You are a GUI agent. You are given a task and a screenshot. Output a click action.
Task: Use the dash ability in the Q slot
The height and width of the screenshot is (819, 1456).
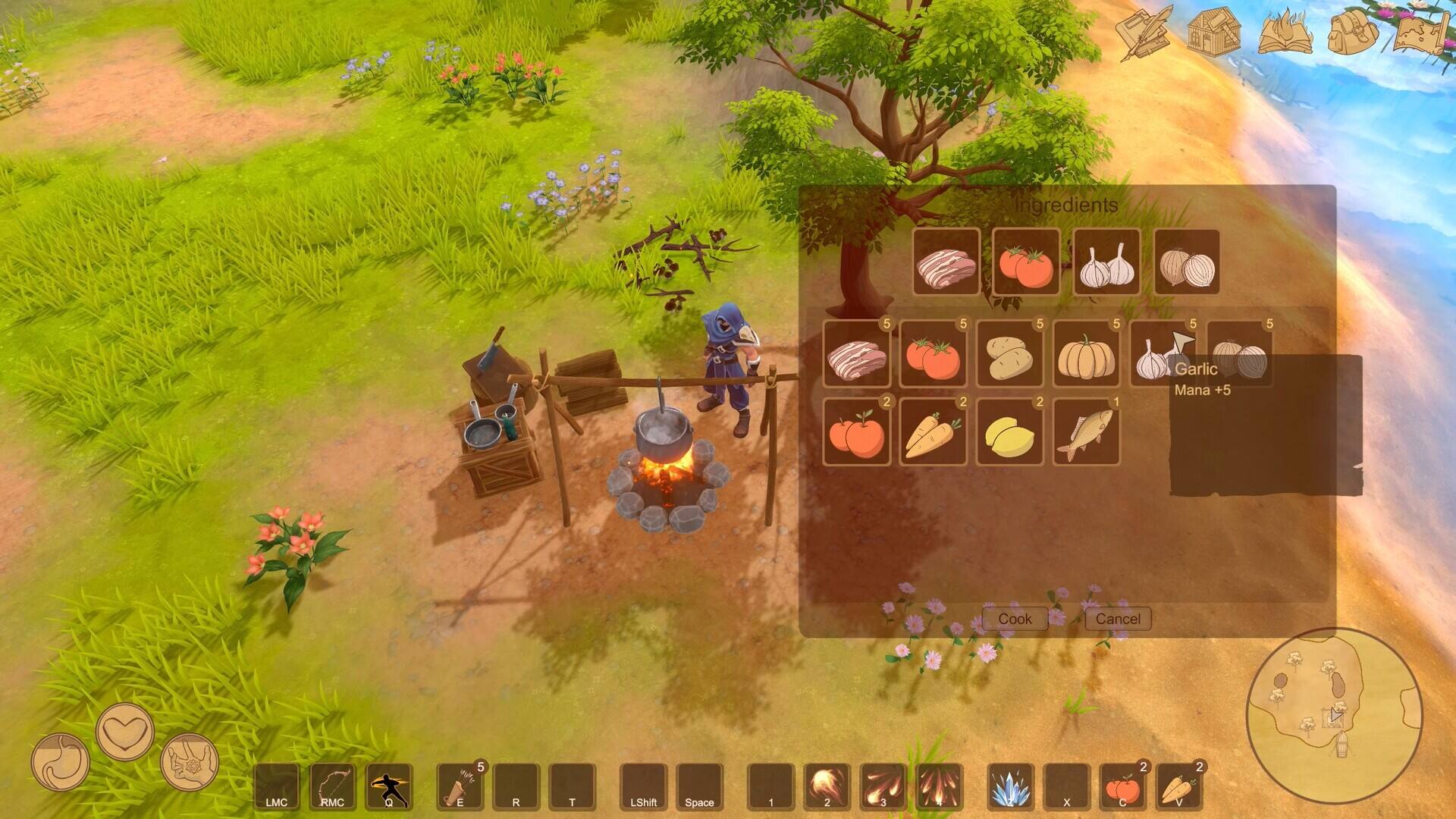(389, 786)
